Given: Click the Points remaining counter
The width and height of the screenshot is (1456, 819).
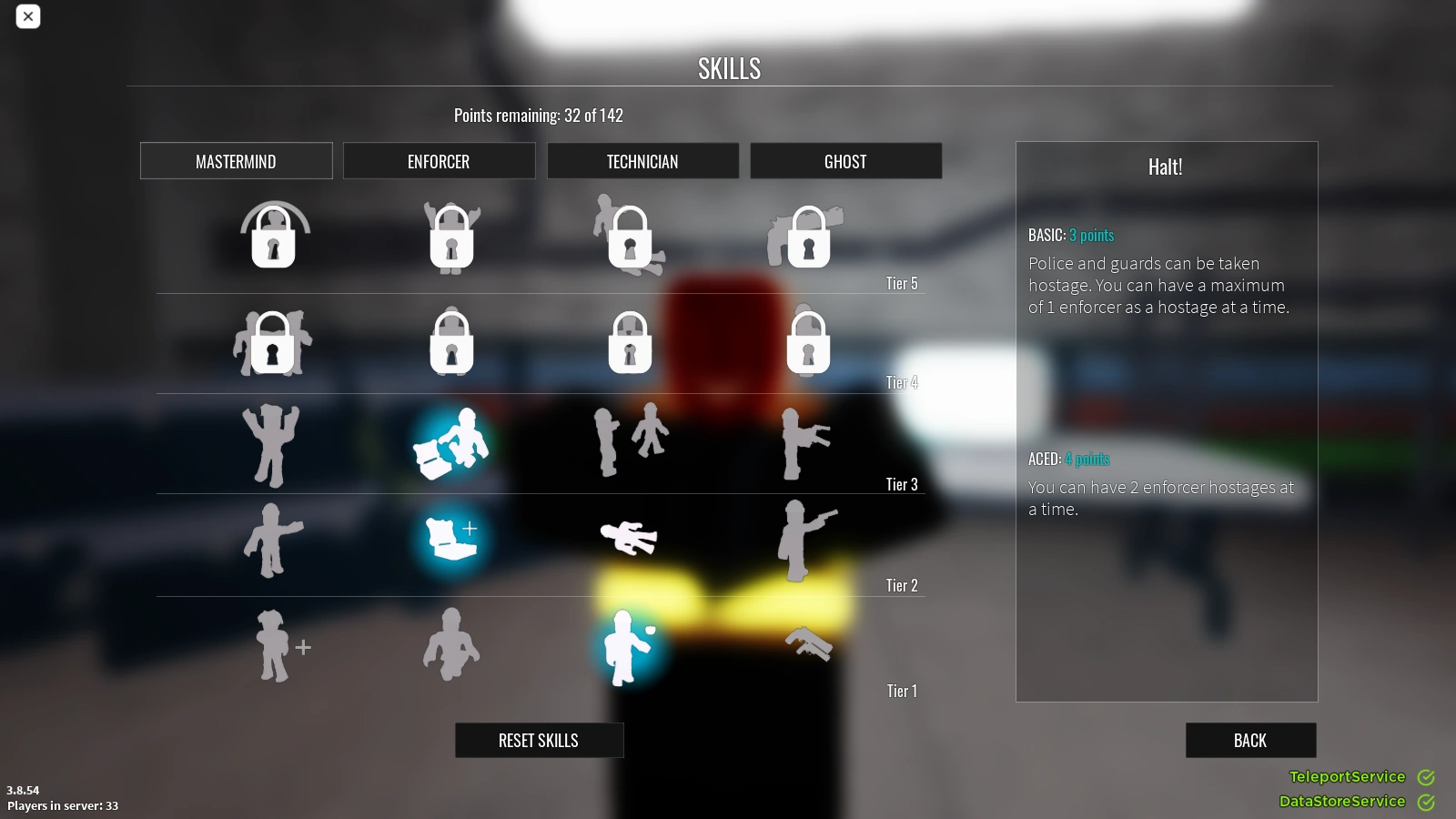Looking at the screenshot, I should (539, 115).
